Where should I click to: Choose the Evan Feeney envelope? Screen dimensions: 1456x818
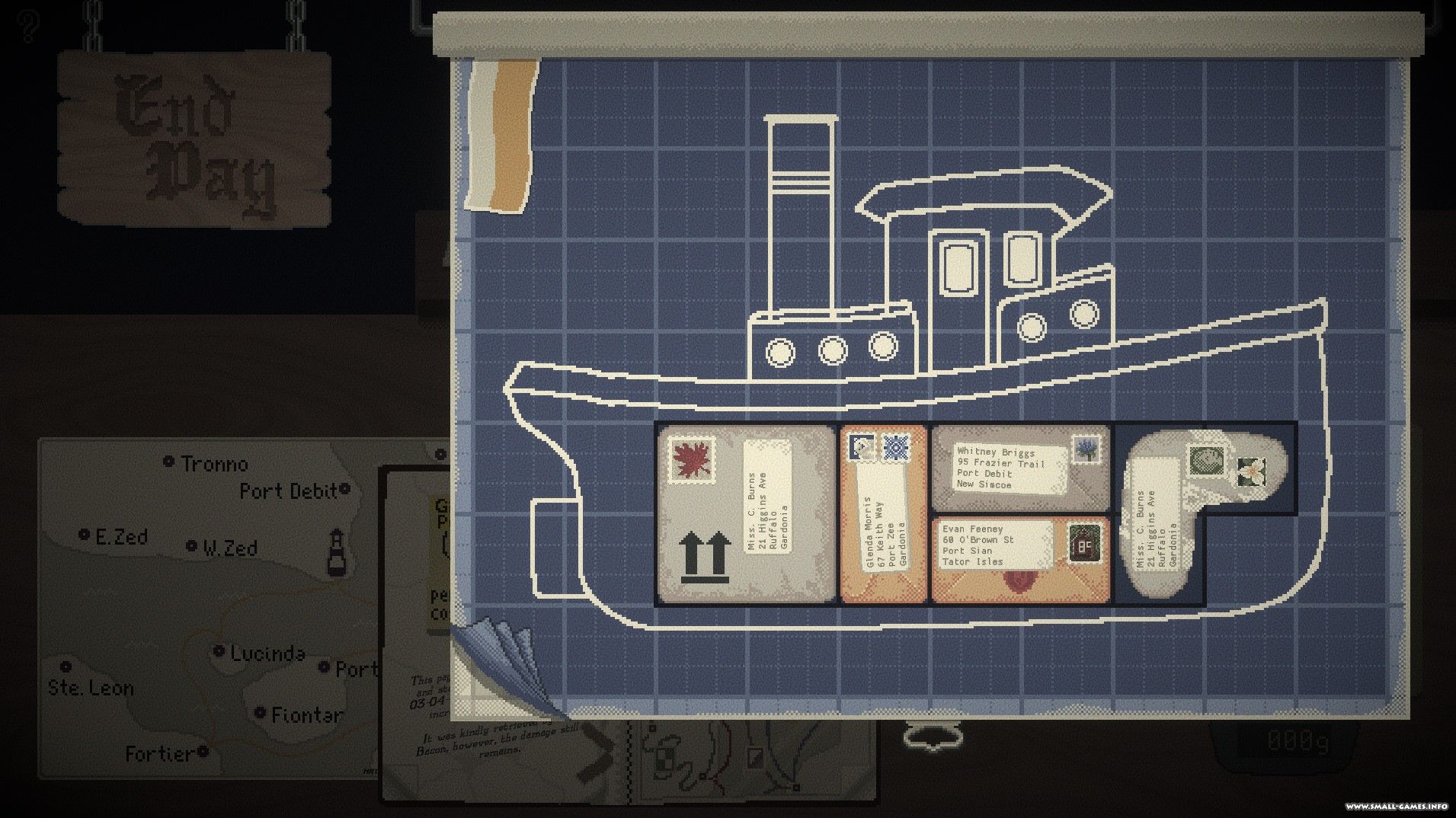[x=1021, y=558]
